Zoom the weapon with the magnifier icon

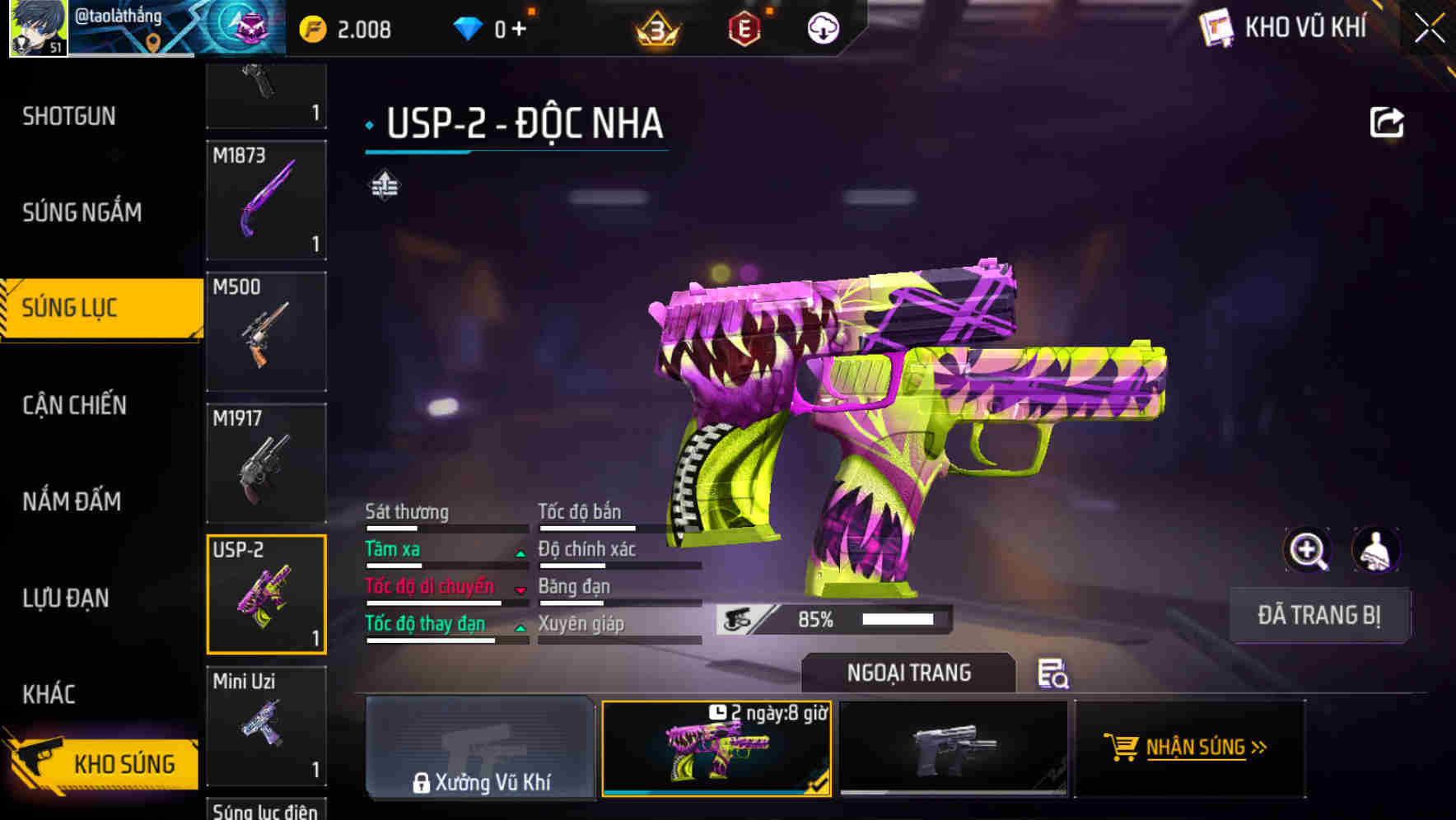1308,549
